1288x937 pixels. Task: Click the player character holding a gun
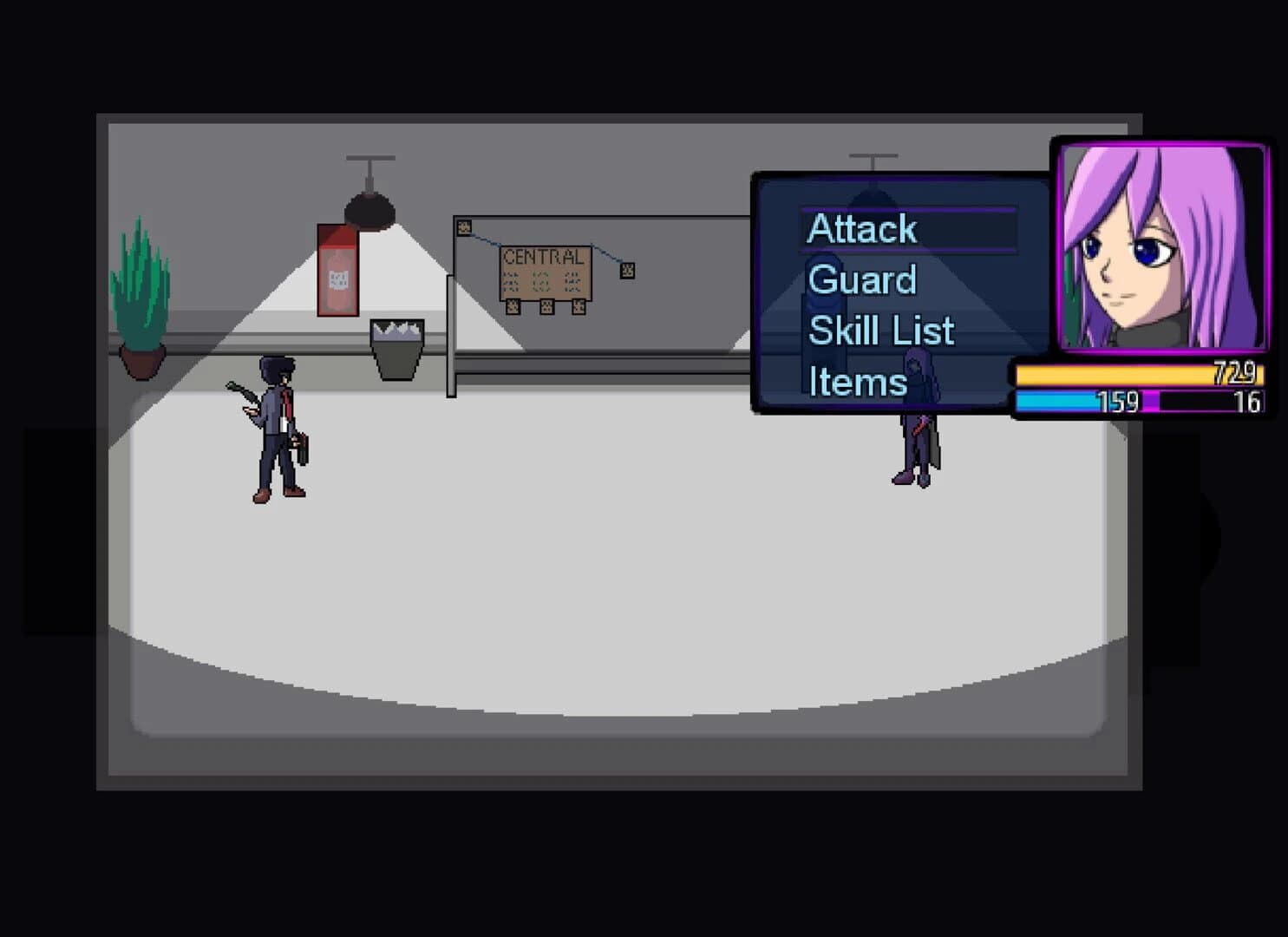pyautogui.click(x=276, y=425)
